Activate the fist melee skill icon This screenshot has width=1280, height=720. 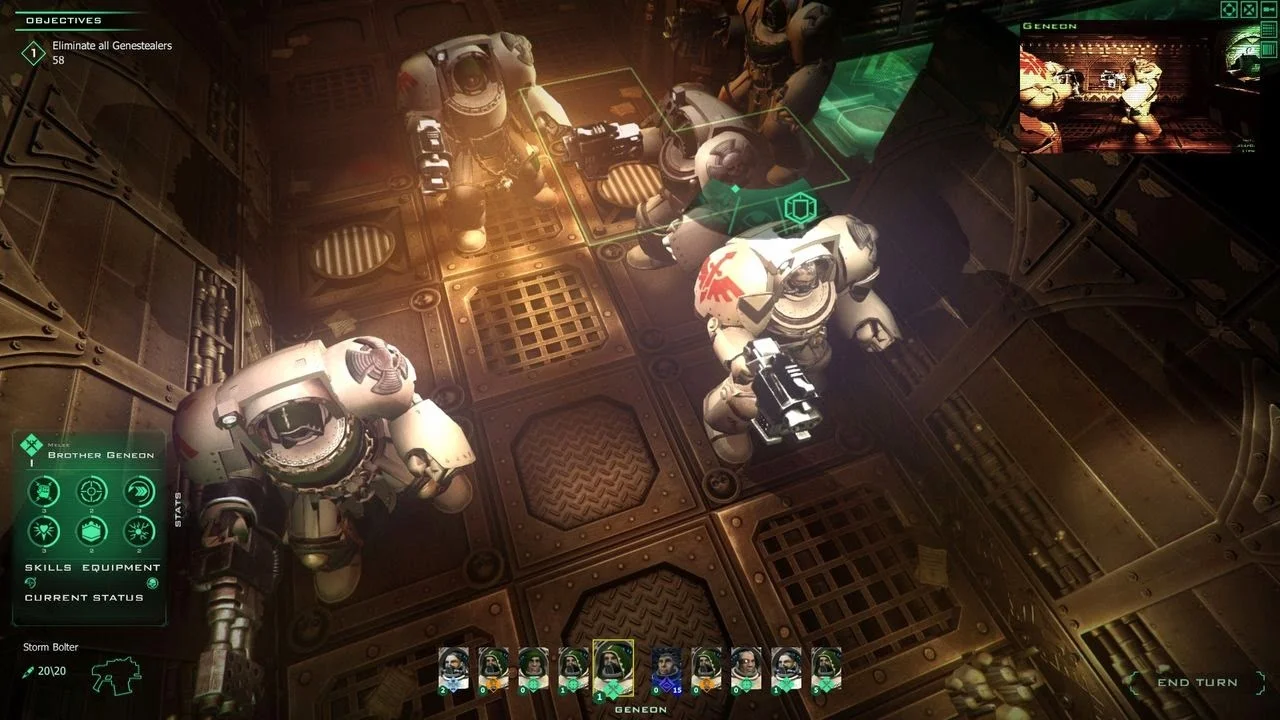(44, 491)
